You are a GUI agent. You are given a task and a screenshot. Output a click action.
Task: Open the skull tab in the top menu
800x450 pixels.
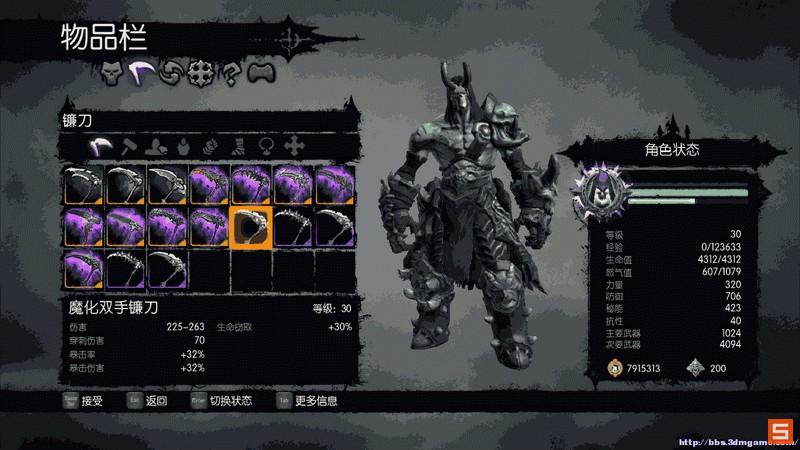(x=111, y=72)
